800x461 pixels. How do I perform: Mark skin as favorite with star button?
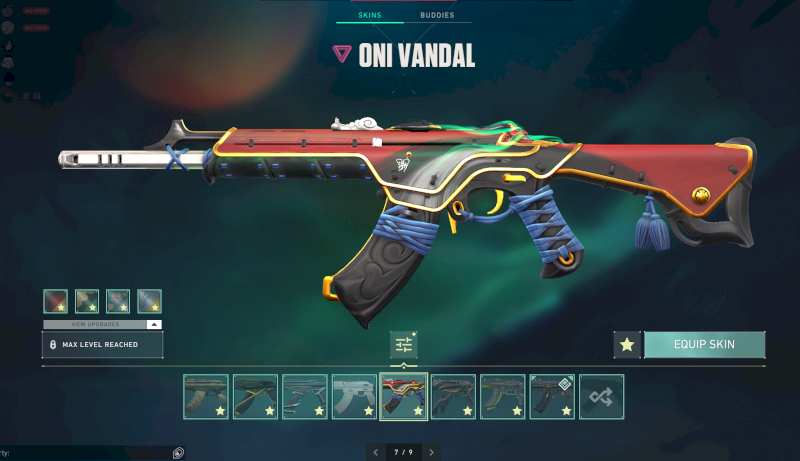pos(627,345)
